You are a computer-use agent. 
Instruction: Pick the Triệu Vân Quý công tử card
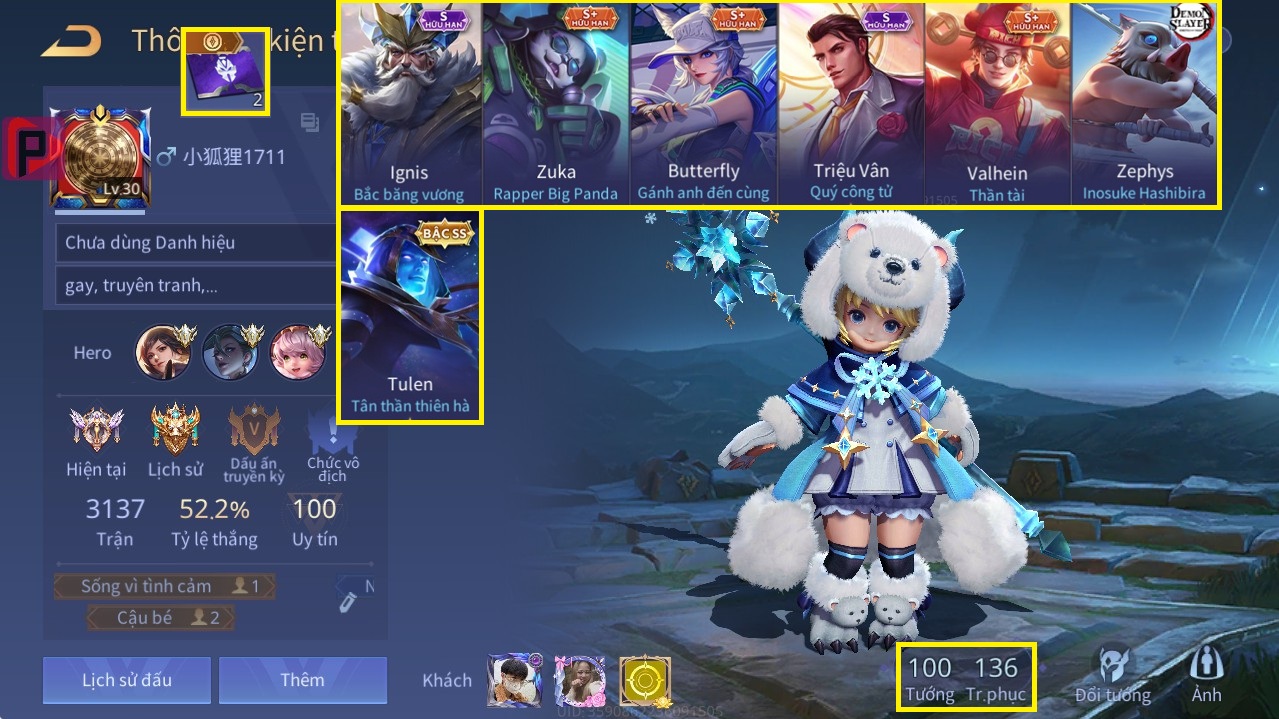click(851, 105)
